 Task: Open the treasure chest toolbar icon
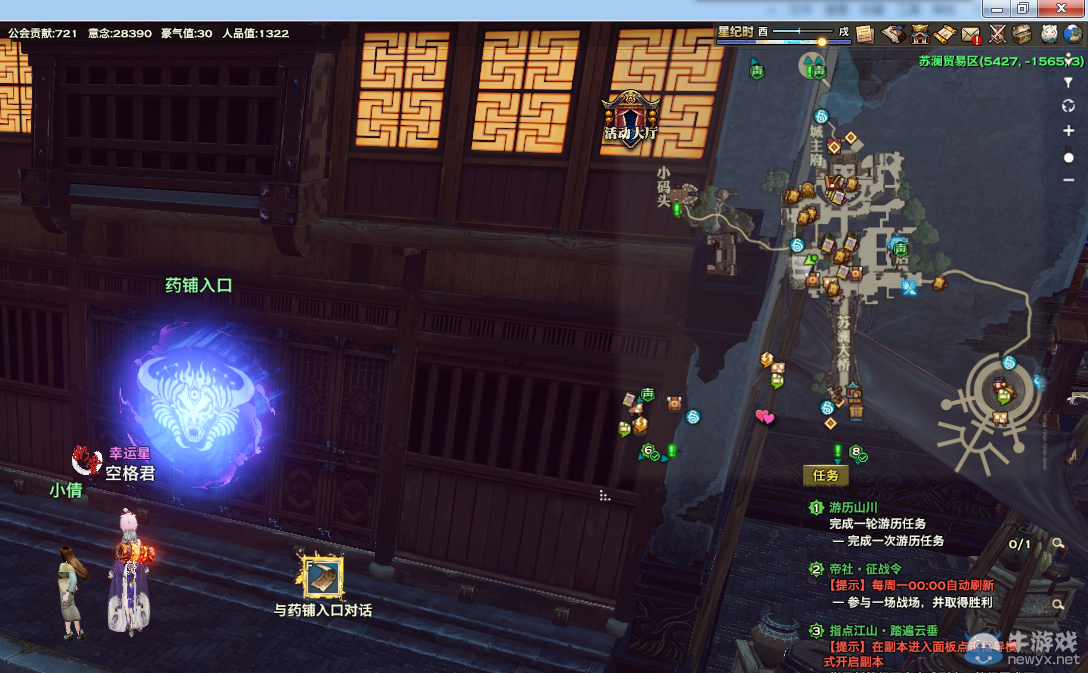click(x=1022, y=34)
